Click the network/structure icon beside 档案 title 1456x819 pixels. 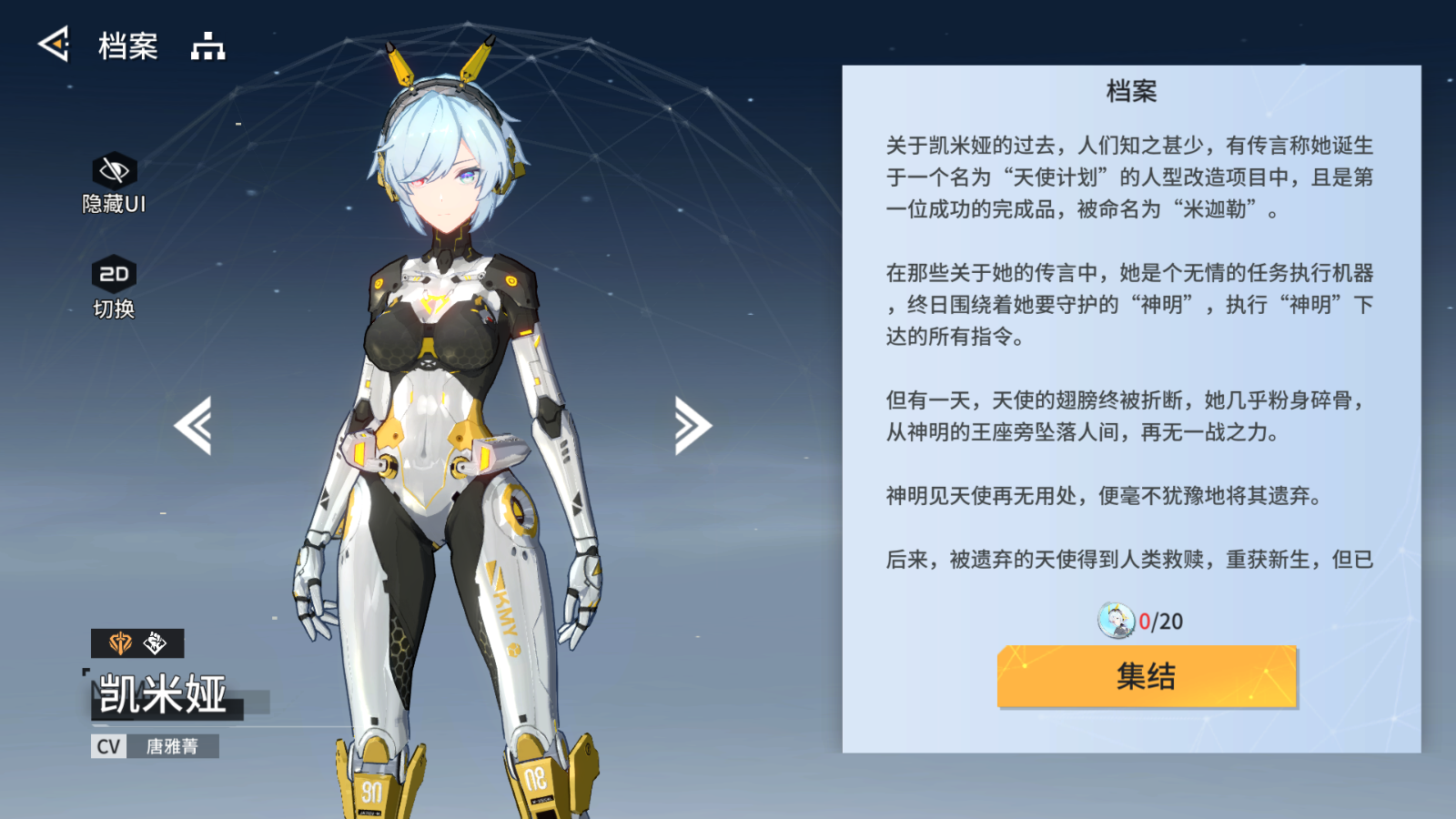pyautogui.click(x=208, y=45)
